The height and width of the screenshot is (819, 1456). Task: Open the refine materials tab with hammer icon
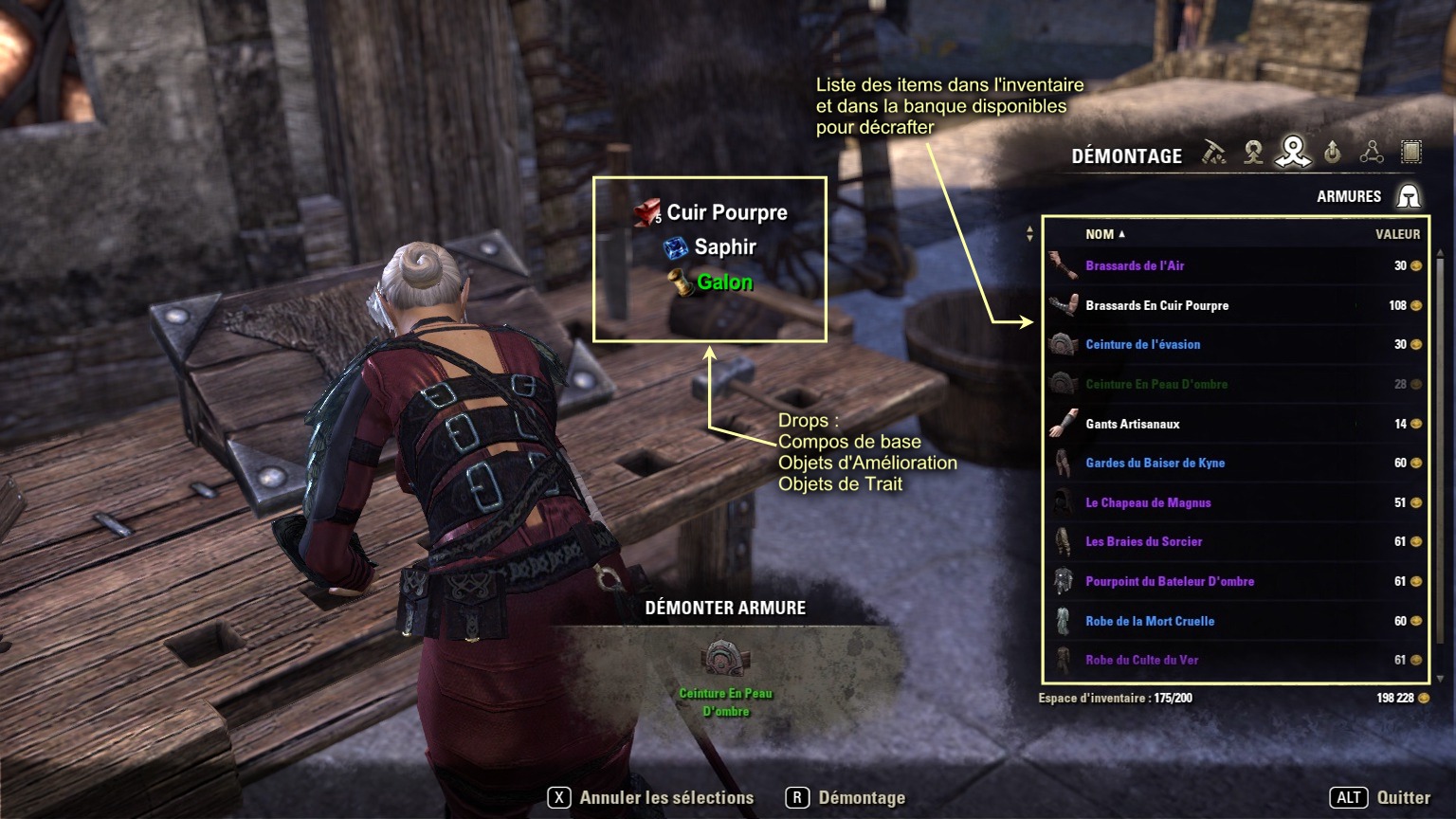(x=1214, y=152)
